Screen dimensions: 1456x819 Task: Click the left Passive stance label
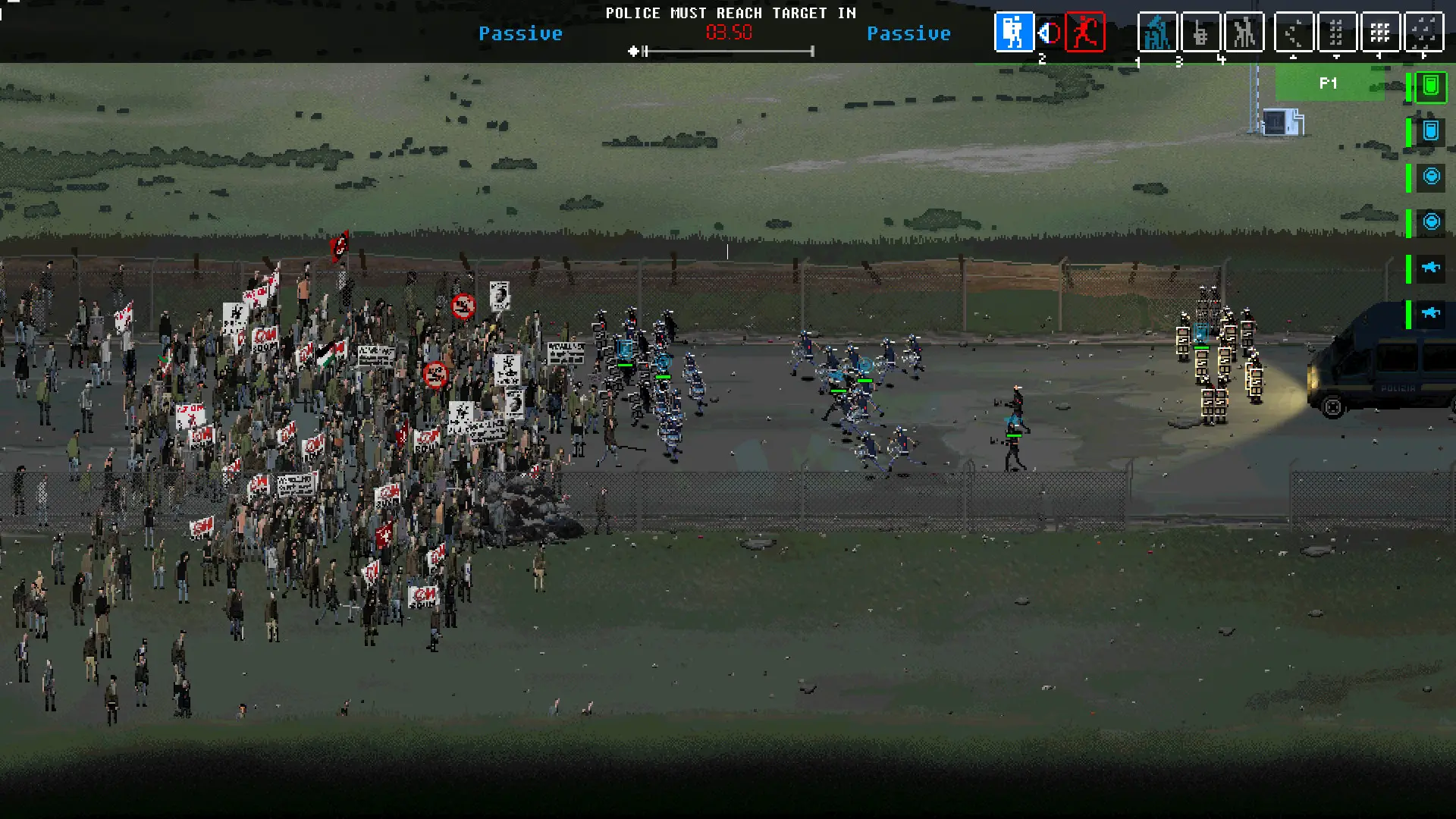[521, 33]
